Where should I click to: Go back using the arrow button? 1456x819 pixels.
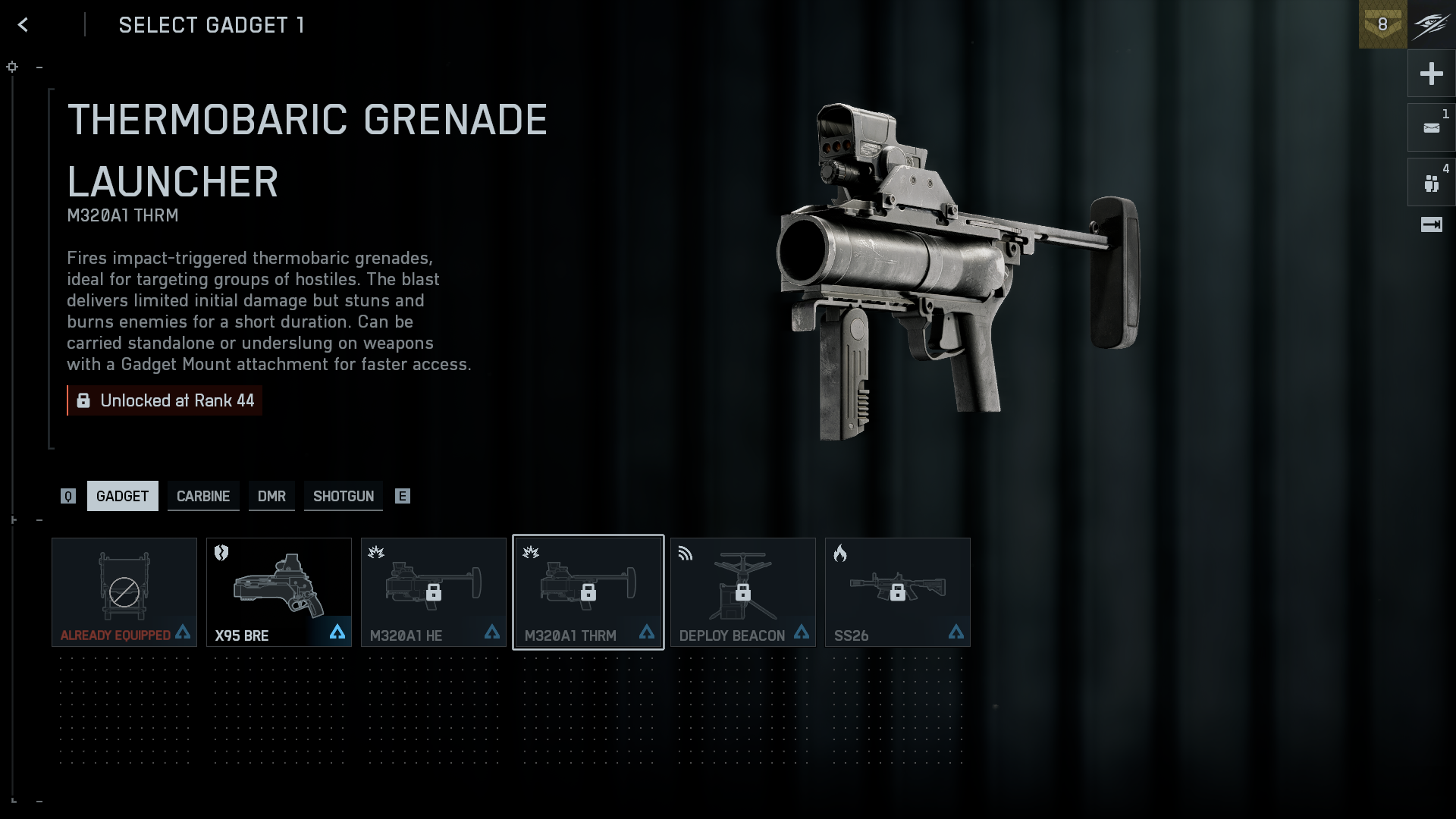pos(23,25)
